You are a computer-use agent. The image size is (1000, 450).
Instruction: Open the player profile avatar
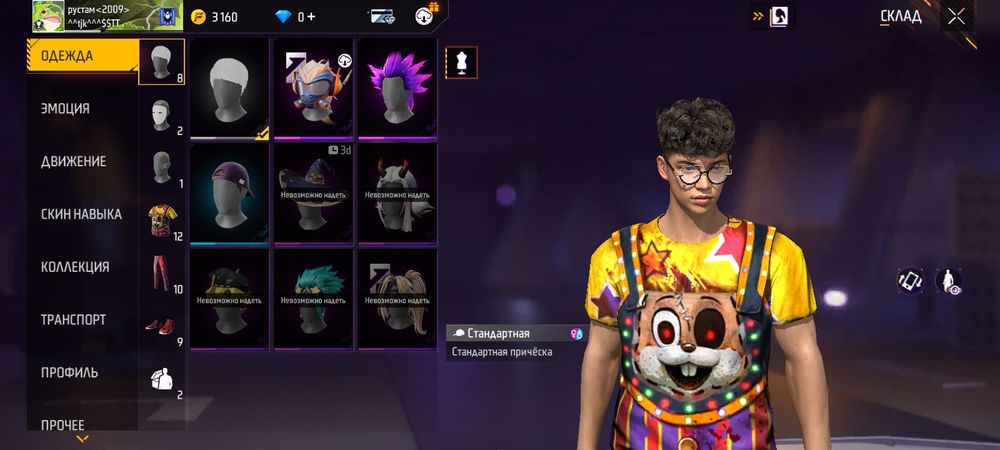click(49, 15)
